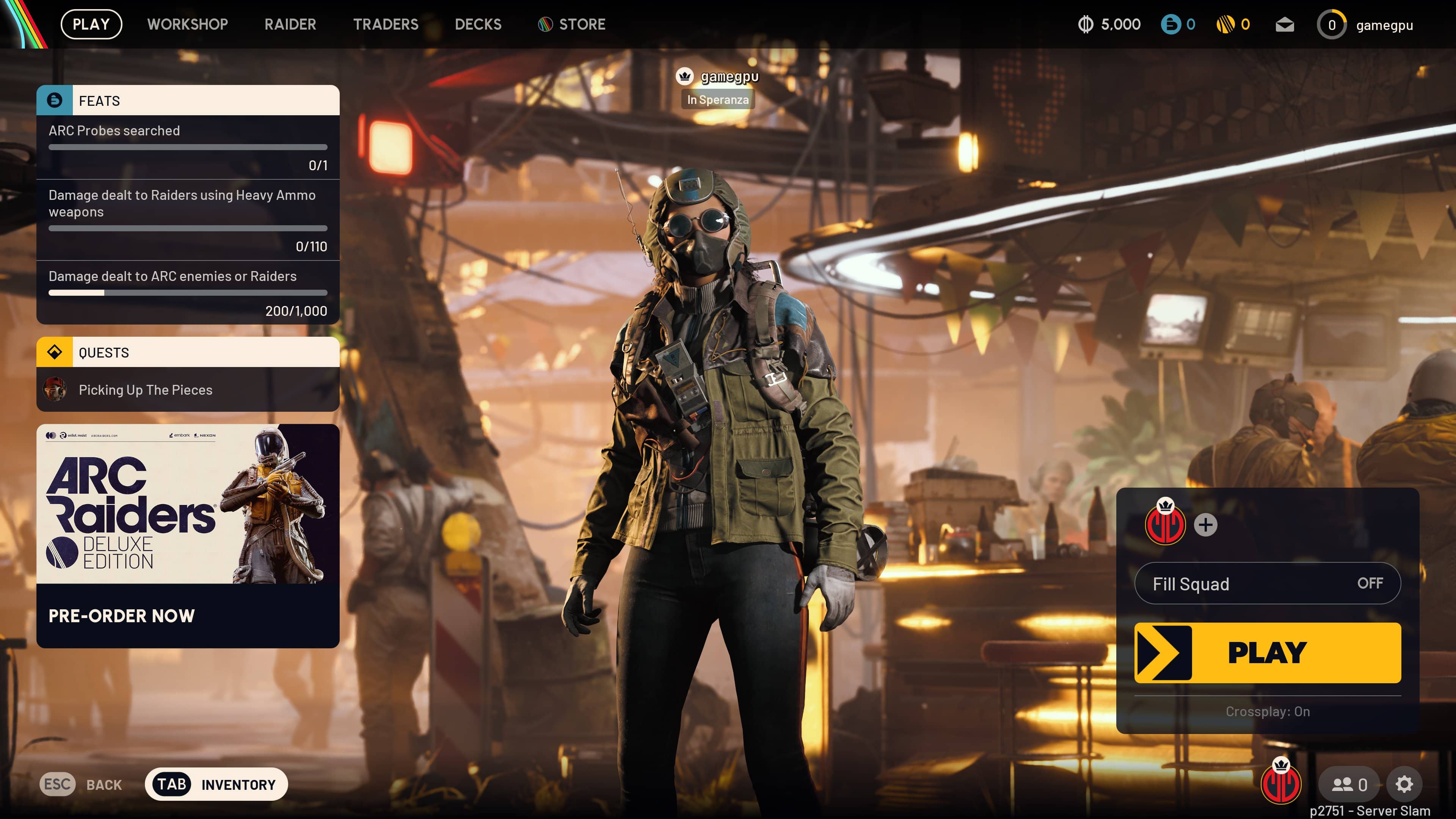Open the settings gear icon
The width and height of the screenshot is (1456, 819).
pyautogui.click(x=1404, y=784)
